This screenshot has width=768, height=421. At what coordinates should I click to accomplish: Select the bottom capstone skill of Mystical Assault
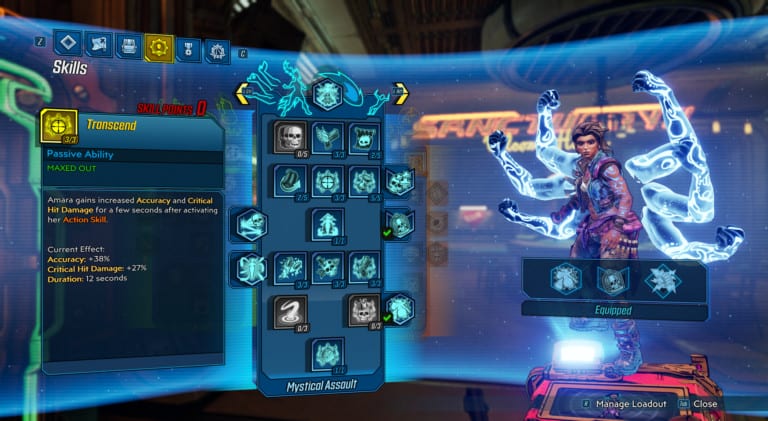click(328, 353)
